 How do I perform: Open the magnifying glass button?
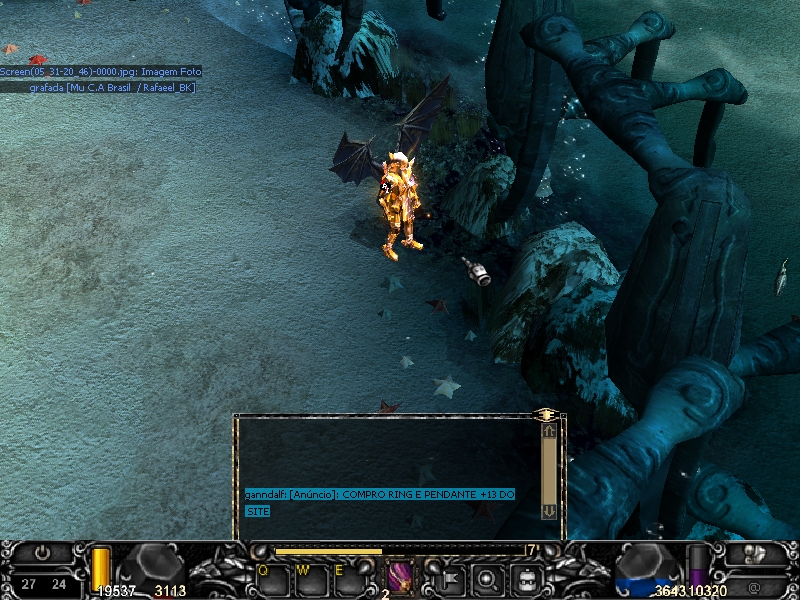pos(489,577)
